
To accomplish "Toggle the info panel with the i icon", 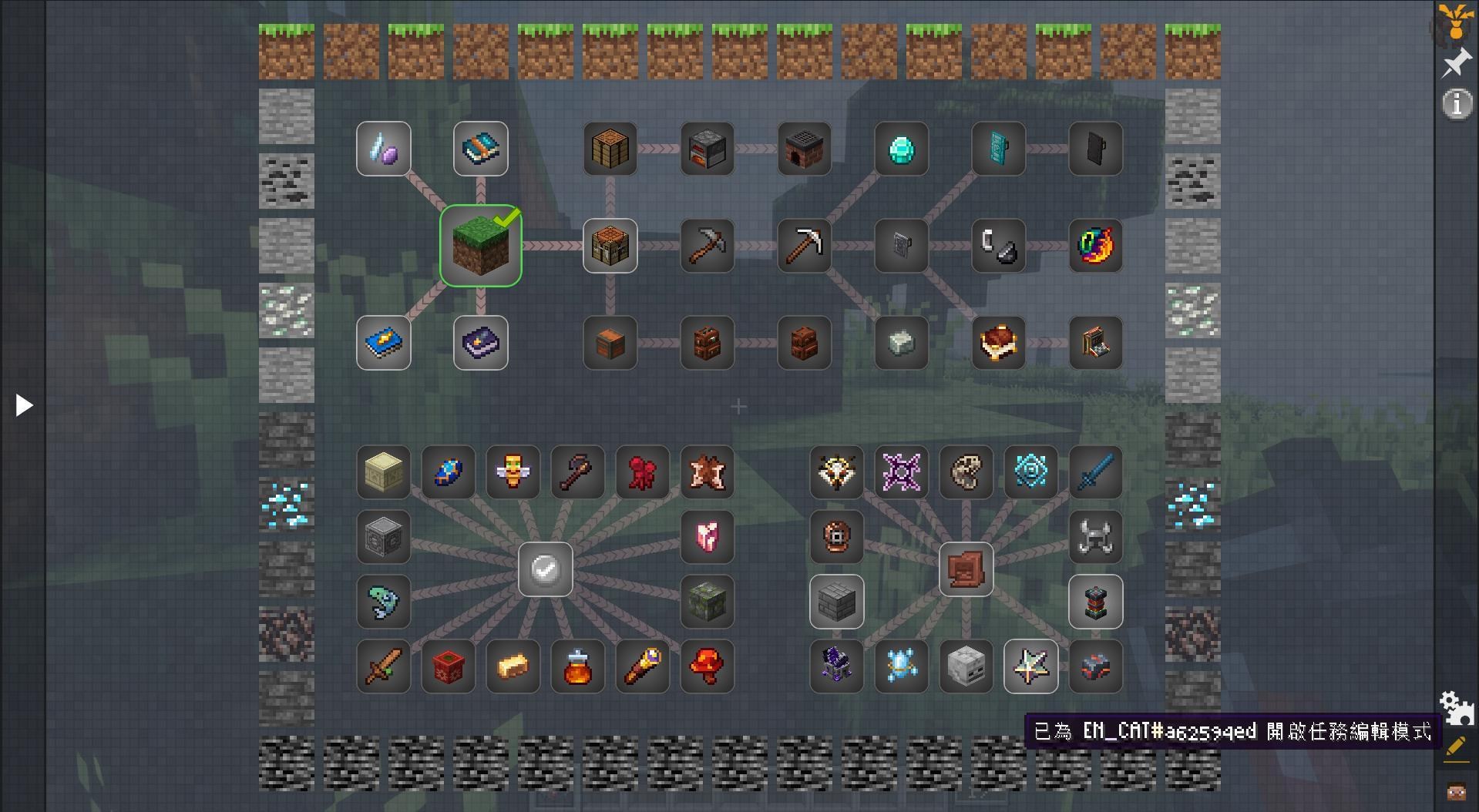I will (x=1456, y=103).
